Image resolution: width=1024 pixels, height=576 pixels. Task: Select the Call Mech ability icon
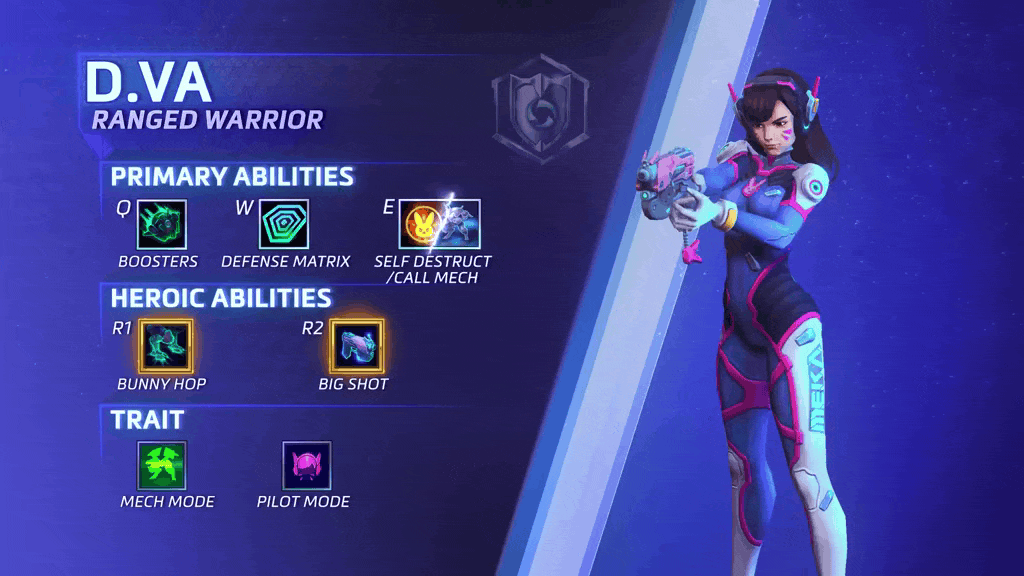coord(461,224)
